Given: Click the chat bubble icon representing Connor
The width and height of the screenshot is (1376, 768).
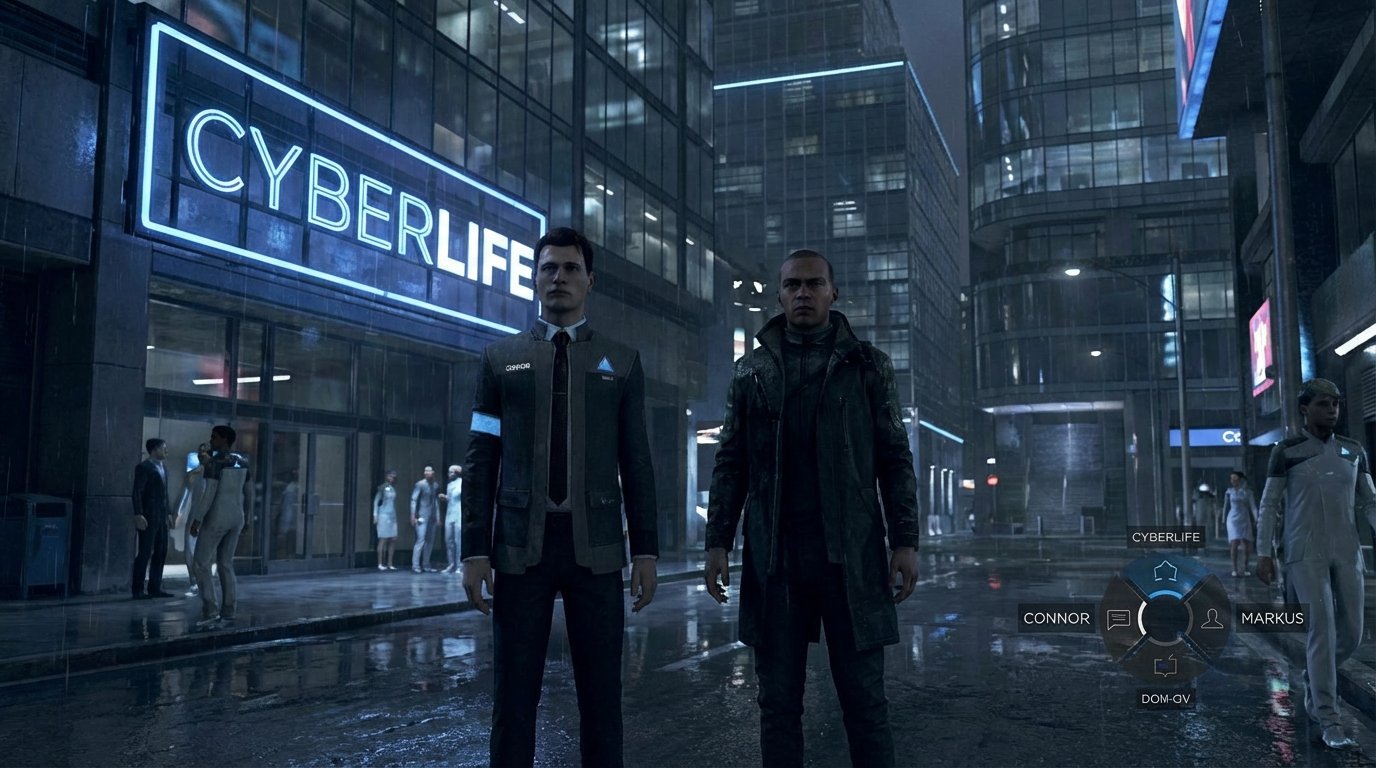Looking at the screenshot, I should [x=1119, y=619].
